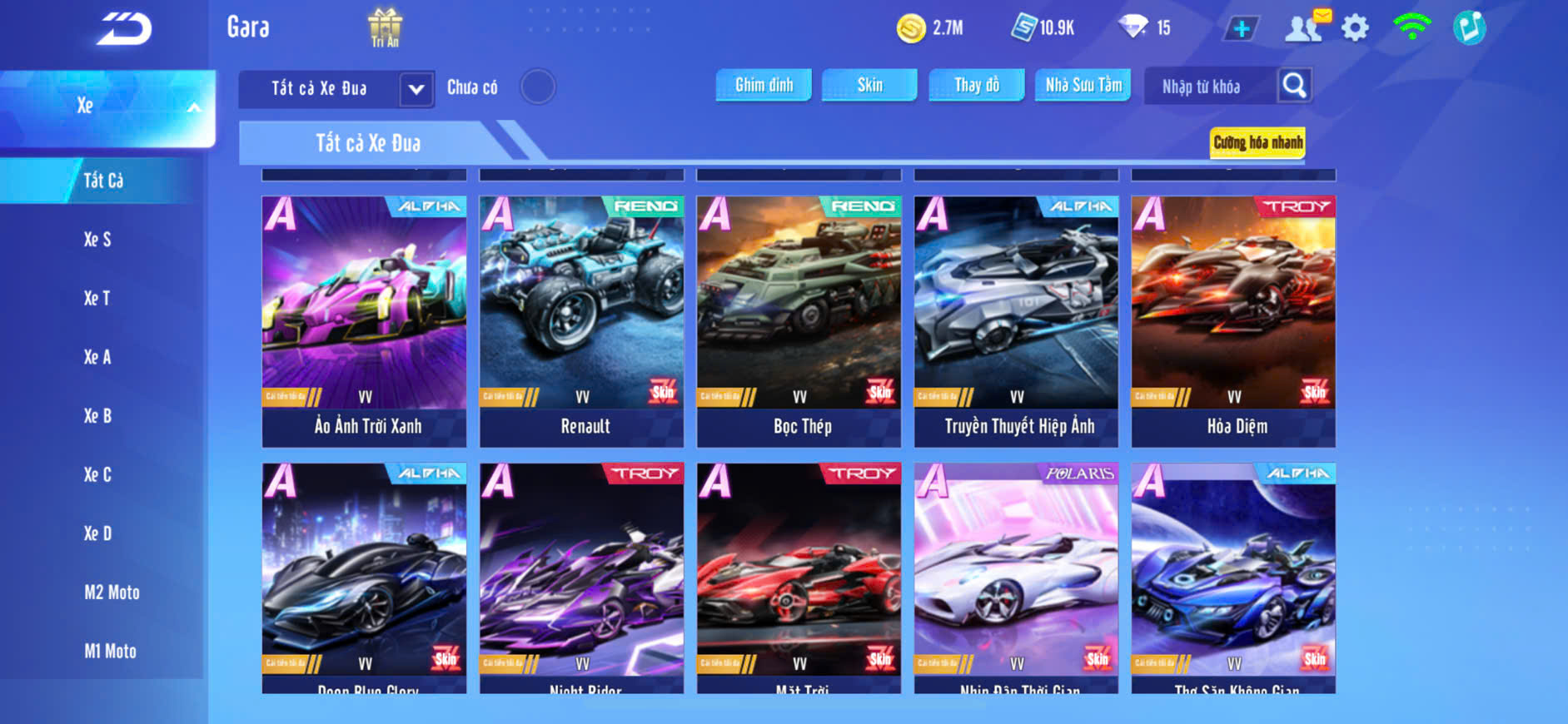Image resolution: width=1568 pixels, height=724 pixels.
Task: Select the Hỏa Diệm car card
Action: (x=1233, y=320)
